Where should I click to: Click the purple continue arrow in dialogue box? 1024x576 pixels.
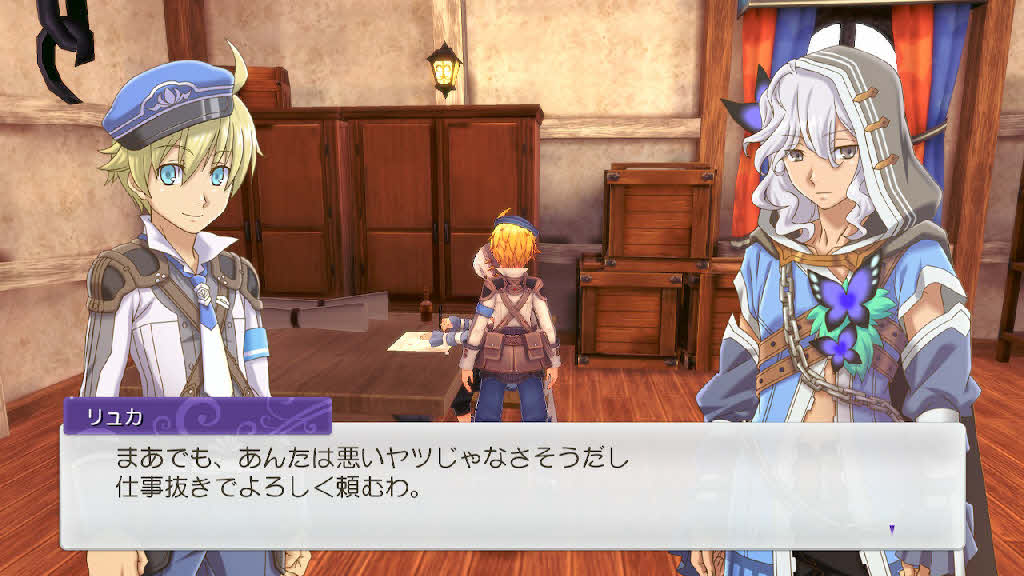pyautogui.click(x=892, y=528)
